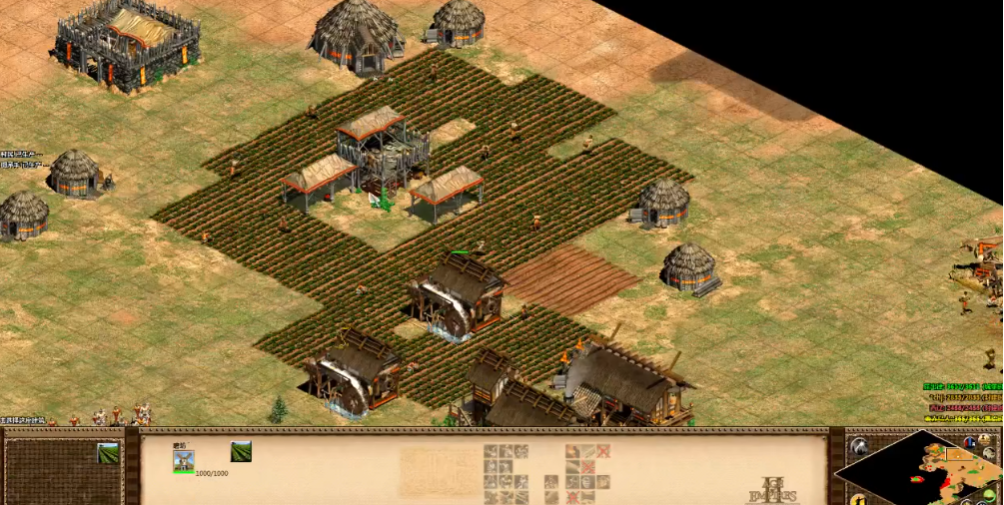This screenshot has height=505, width=1004.
Task: Click the queued farm icon beside the mill
Action: (x=241, y=452)
